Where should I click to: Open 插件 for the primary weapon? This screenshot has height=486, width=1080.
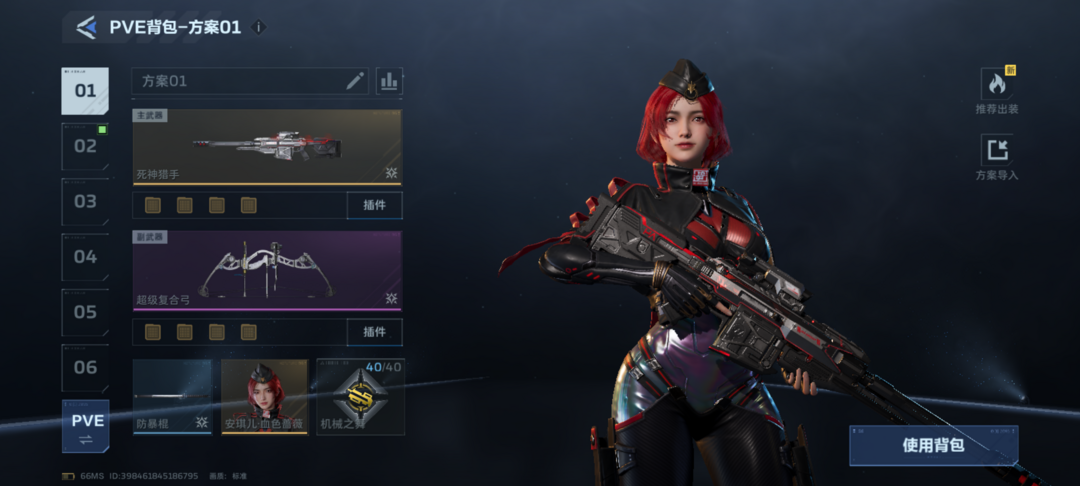point(374,206)
